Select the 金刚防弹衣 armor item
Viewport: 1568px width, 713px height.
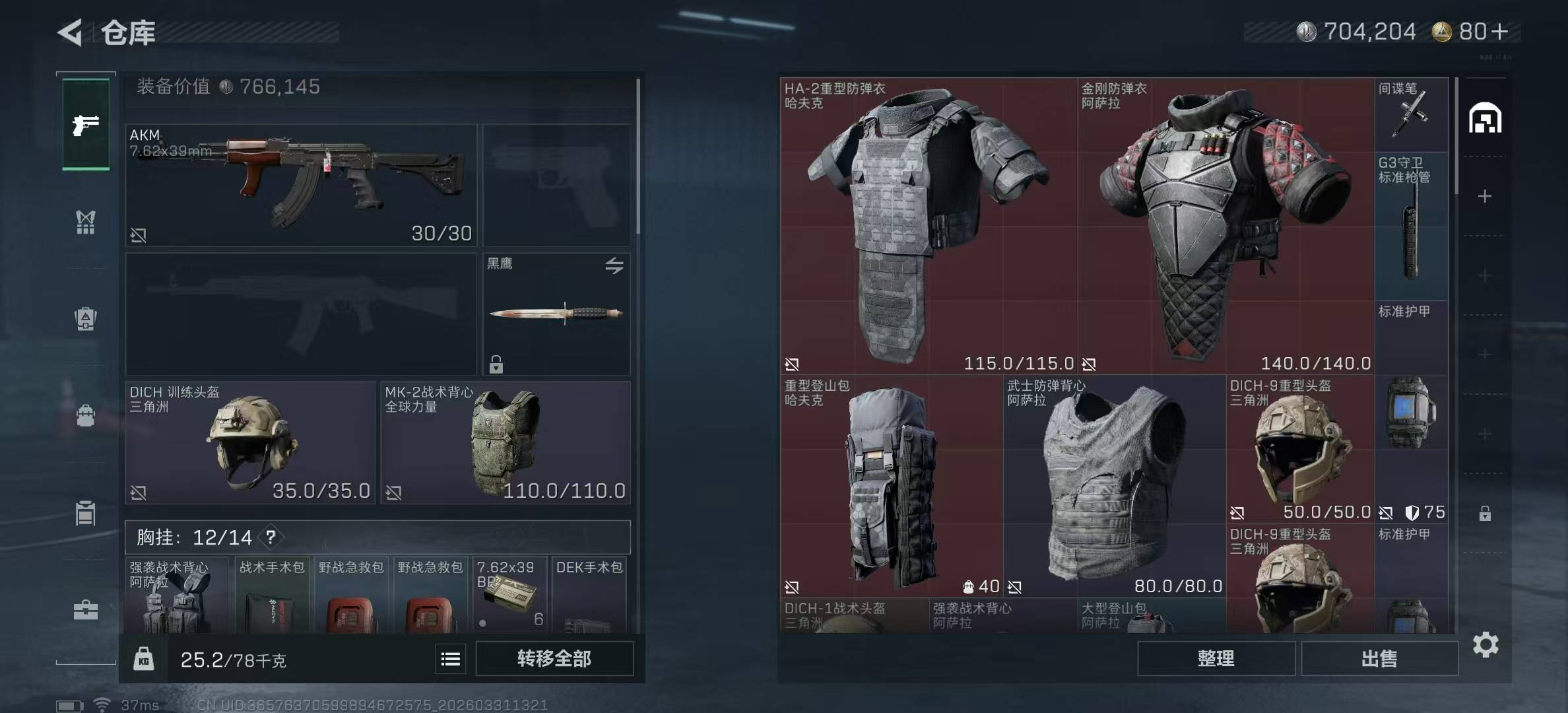[1225, 226]
